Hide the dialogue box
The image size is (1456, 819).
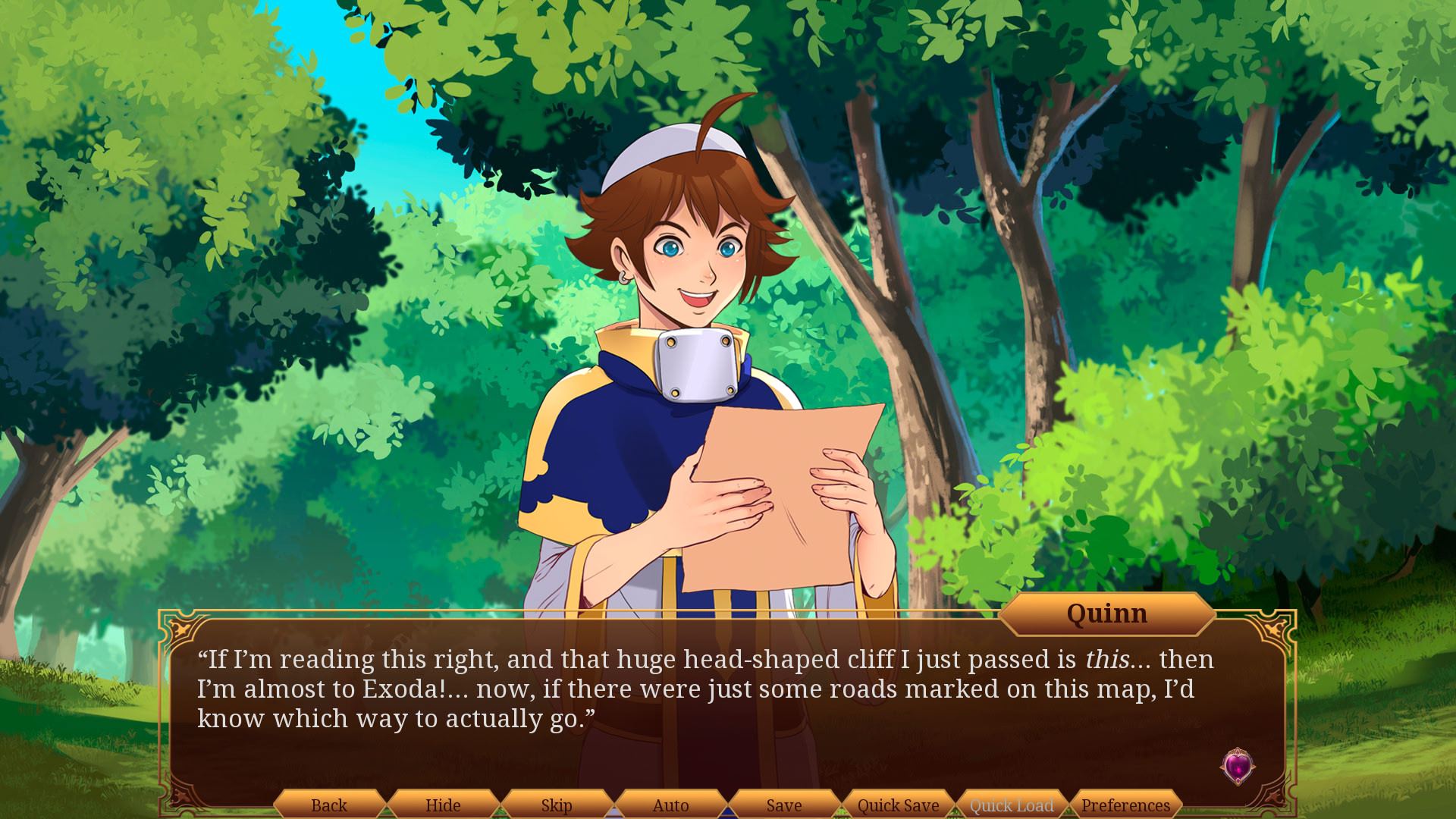tap(443, 806)
